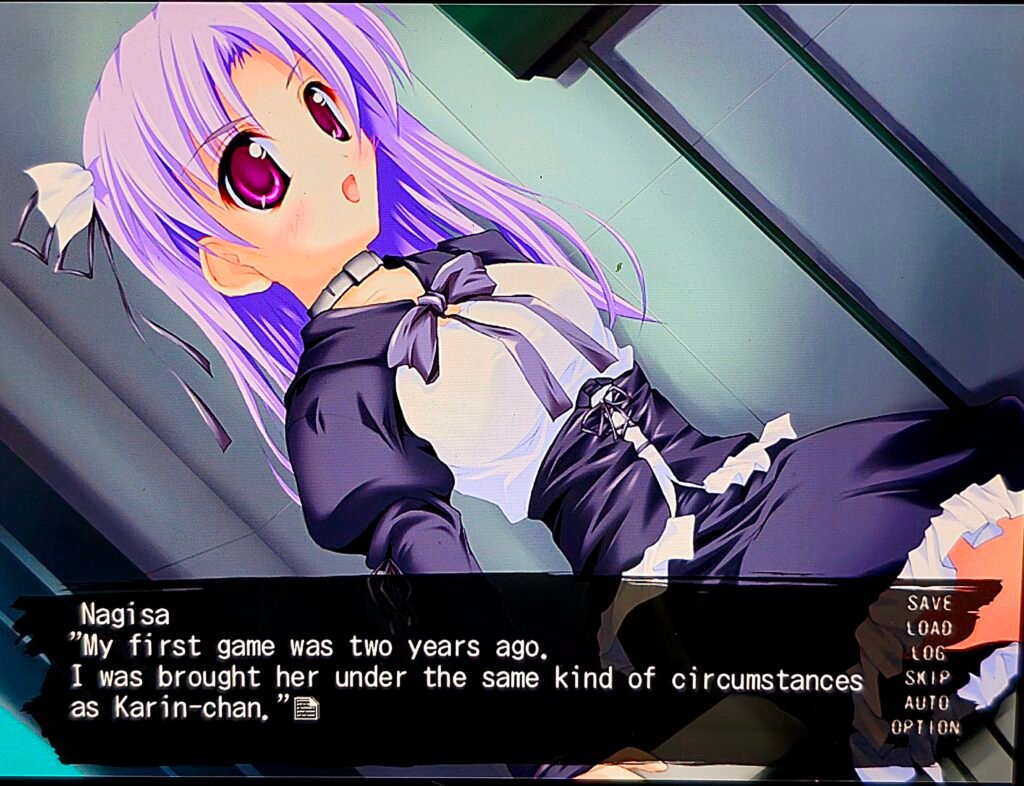This screenshot has height=786, width=1024.
Task: Open the OPTION settings
Action: click(925, 727)
